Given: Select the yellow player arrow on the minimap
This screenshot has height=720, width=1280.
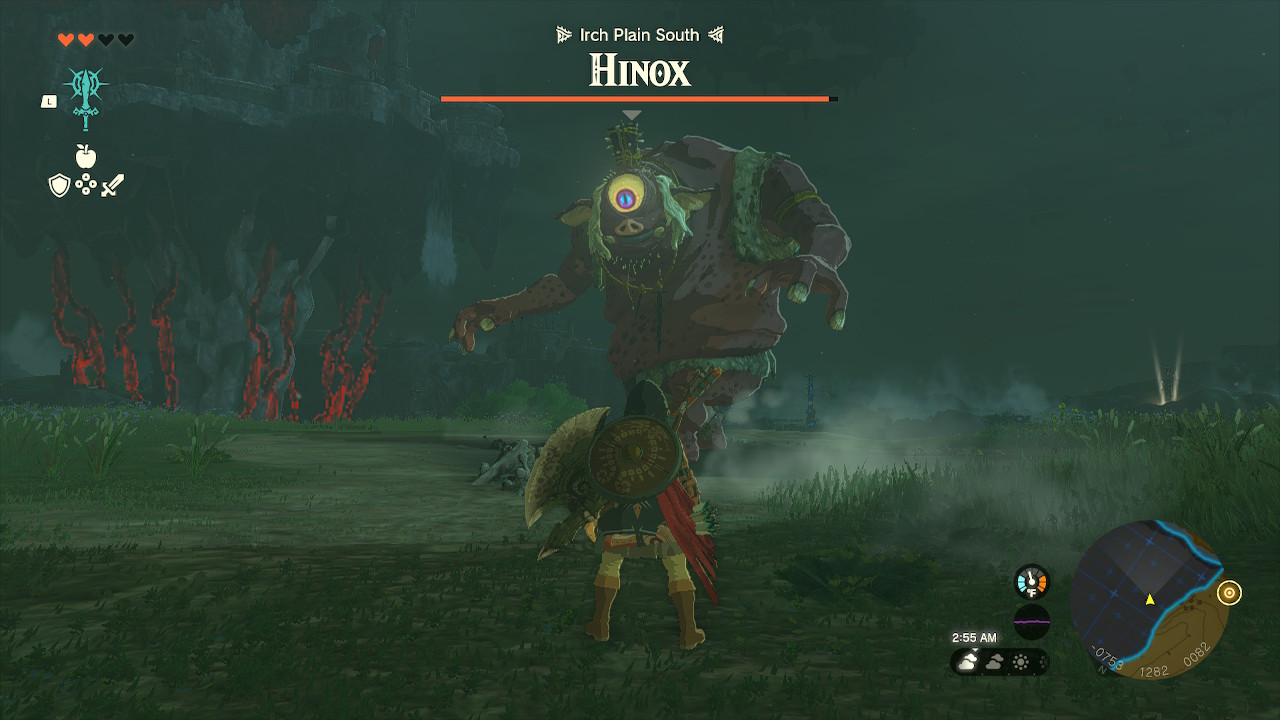Looking at the screenshot, I should 1151,601.
